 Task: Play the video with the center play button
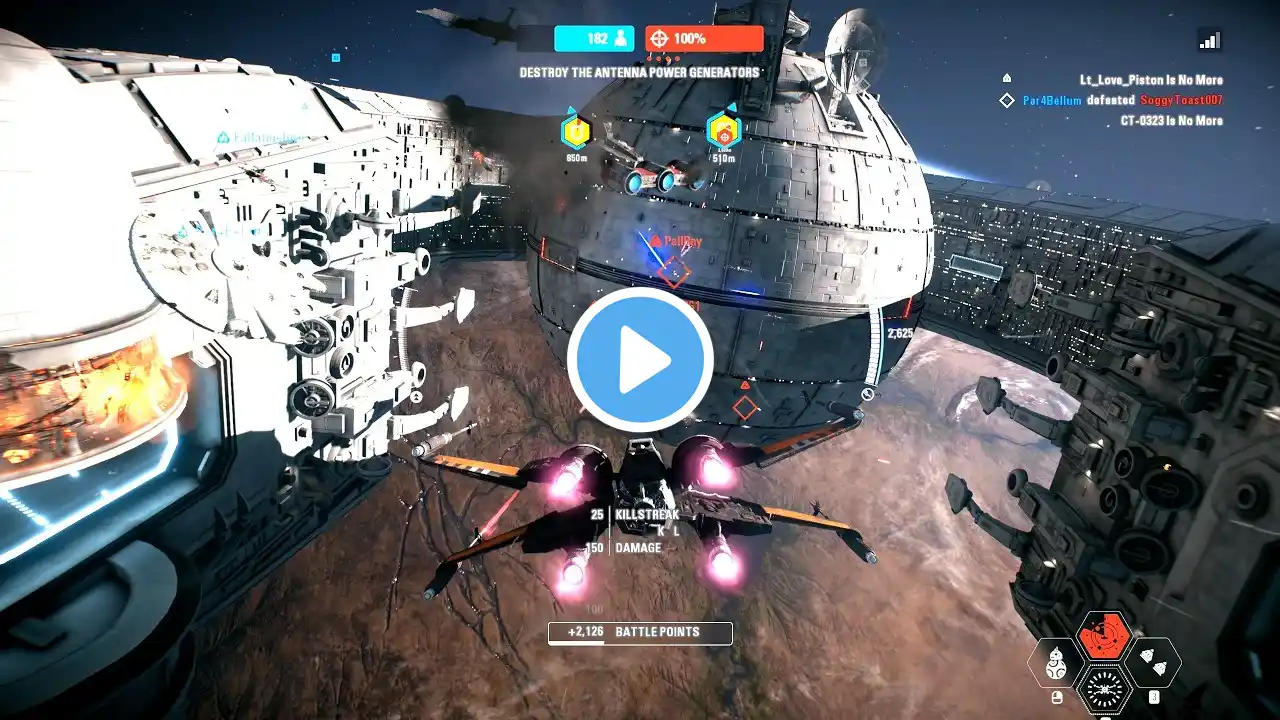[x=640, y=359]
